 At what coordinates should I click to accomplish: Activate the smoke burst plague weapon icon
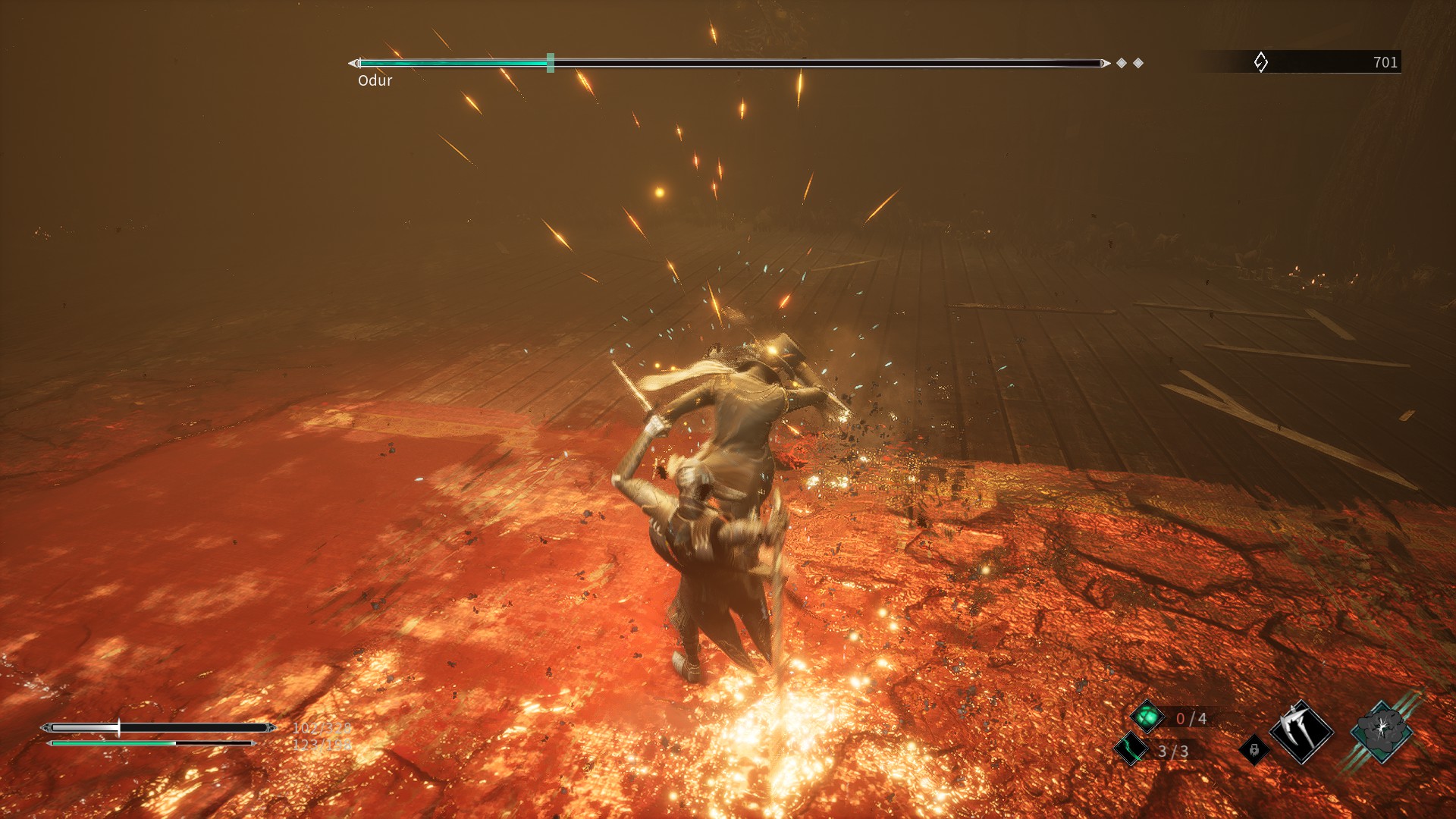(x=1381, y=731)
